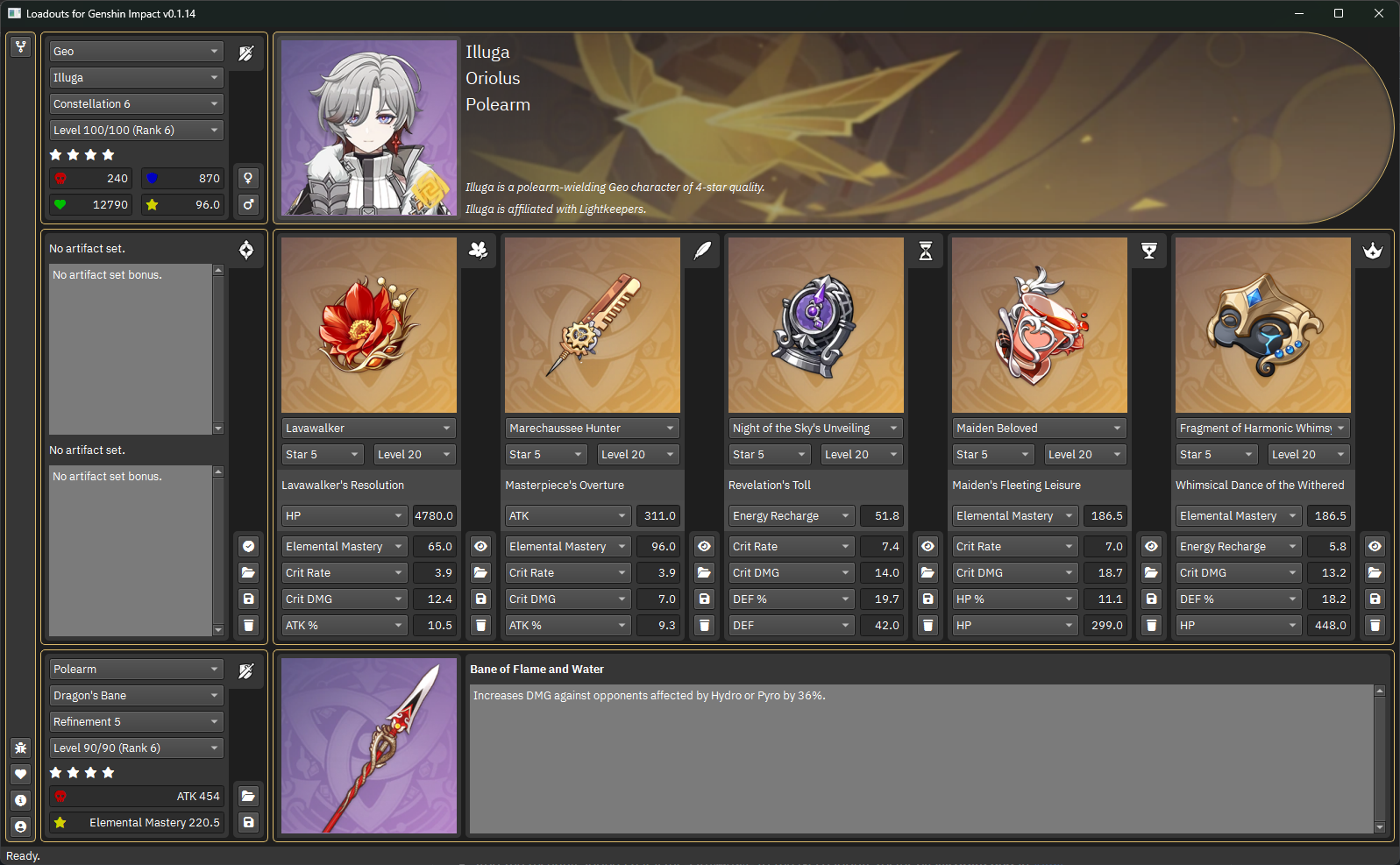1400x865 pixels.
Task: Open the Illuga character dropdown
Action: (x=136, y=78)
